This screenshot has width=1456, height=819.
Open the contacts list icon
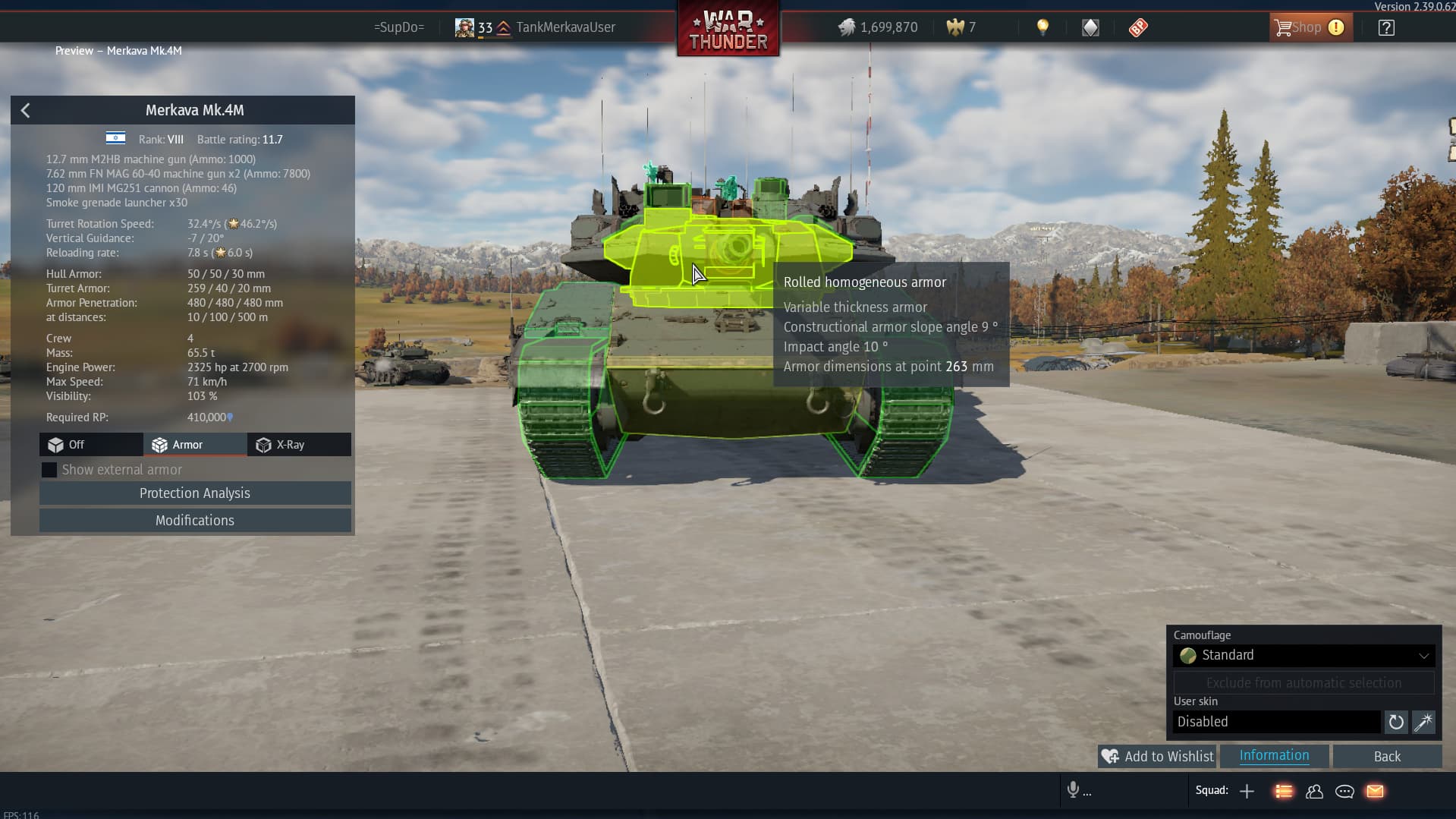[x=1315, y=791]
